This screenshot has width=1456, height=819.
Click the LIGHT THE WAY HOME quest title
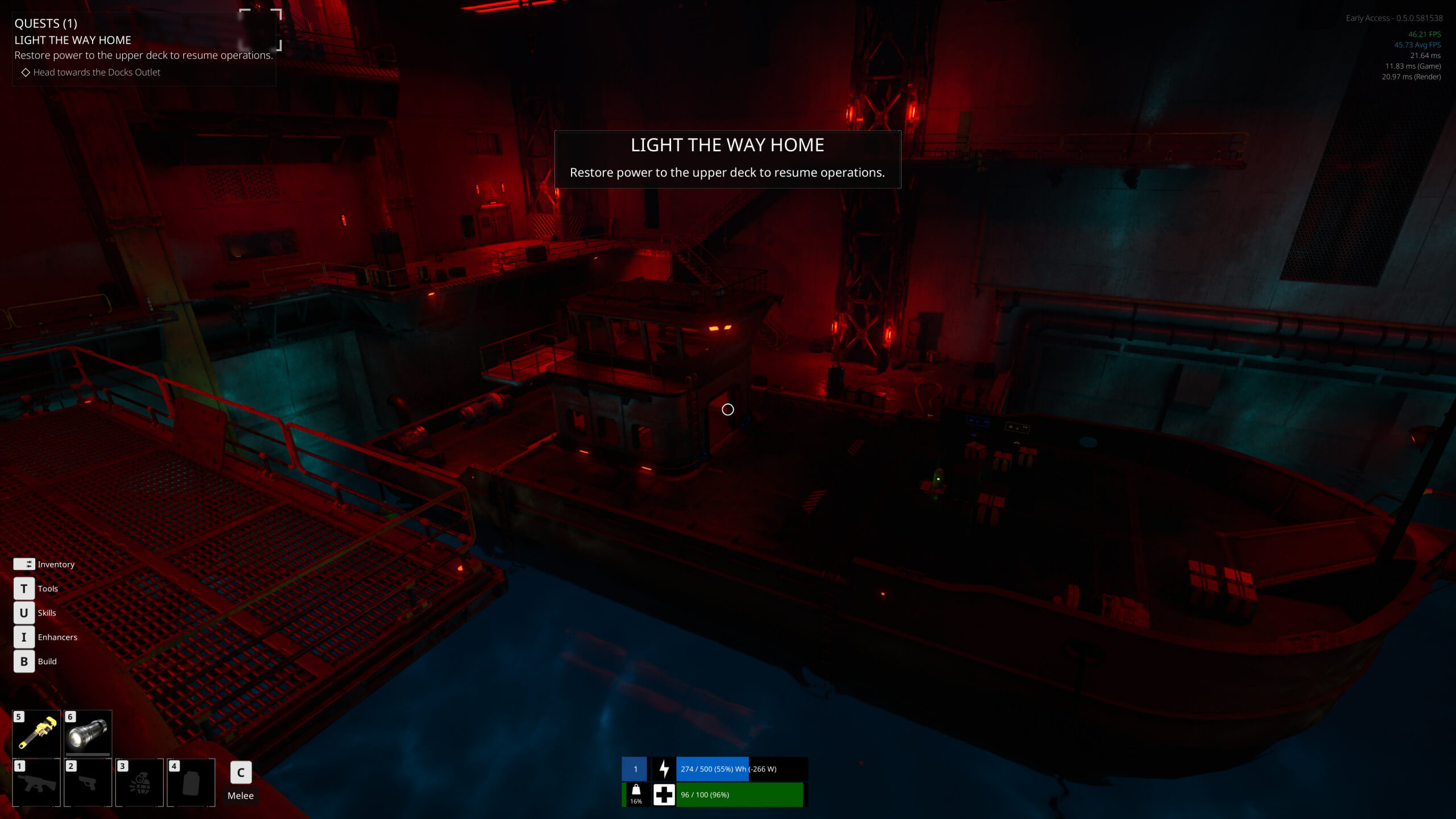pyautogui.click(x=72, y=40)
